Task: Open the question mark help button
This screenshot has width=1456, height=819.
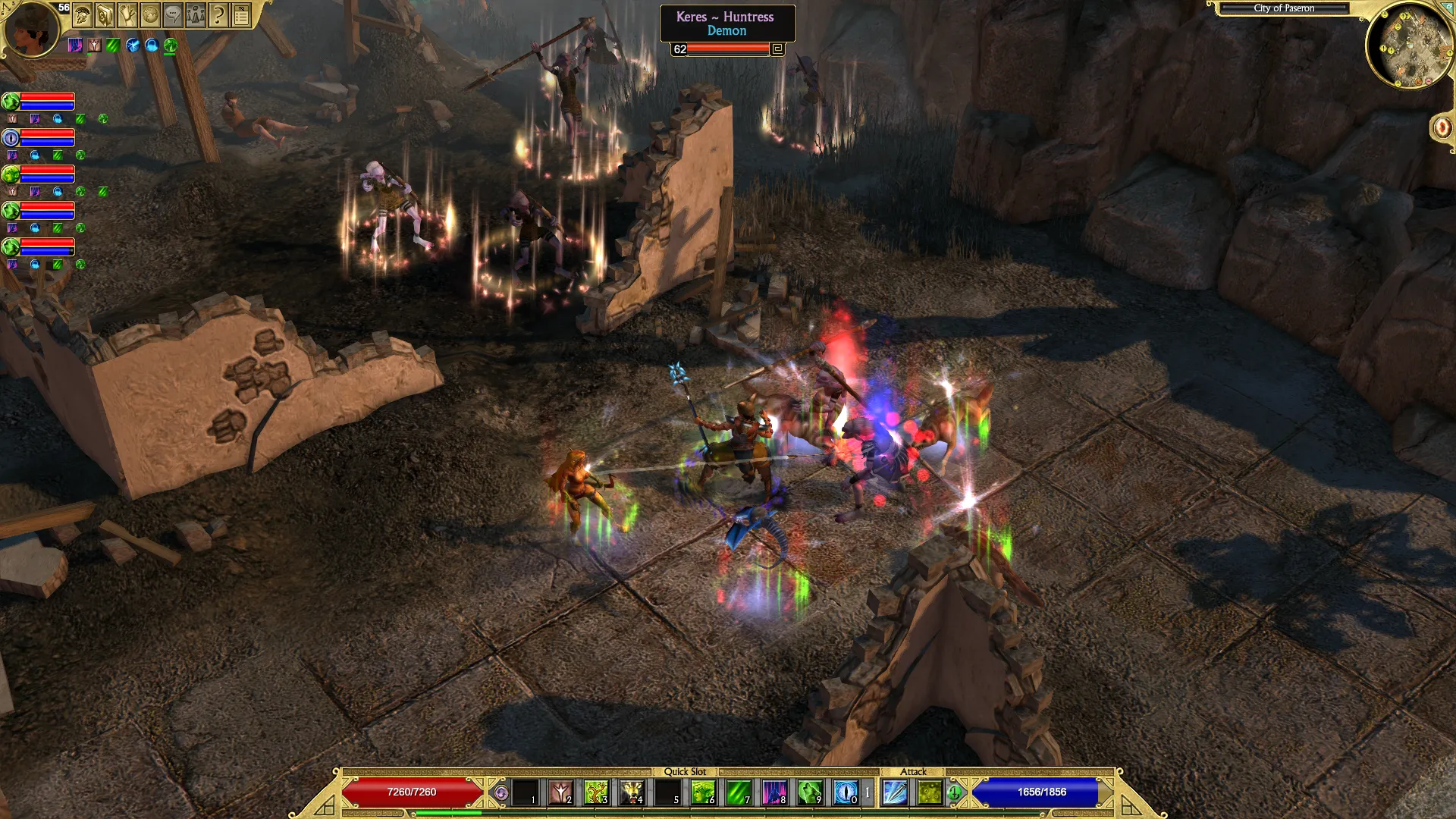Action: 218,14
